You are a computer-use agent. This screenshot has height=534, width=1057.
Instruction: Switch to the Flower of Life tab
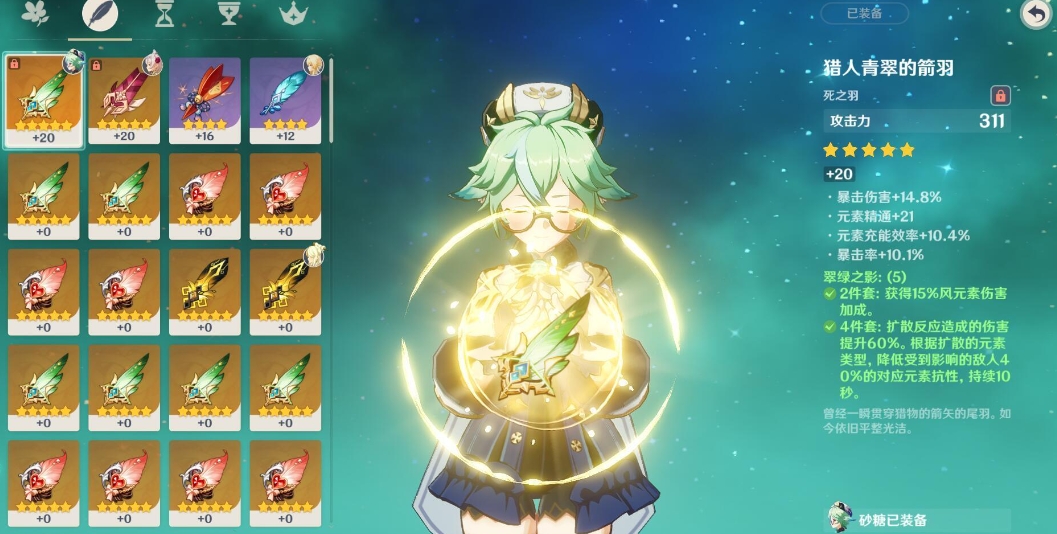tap(38, 14)
